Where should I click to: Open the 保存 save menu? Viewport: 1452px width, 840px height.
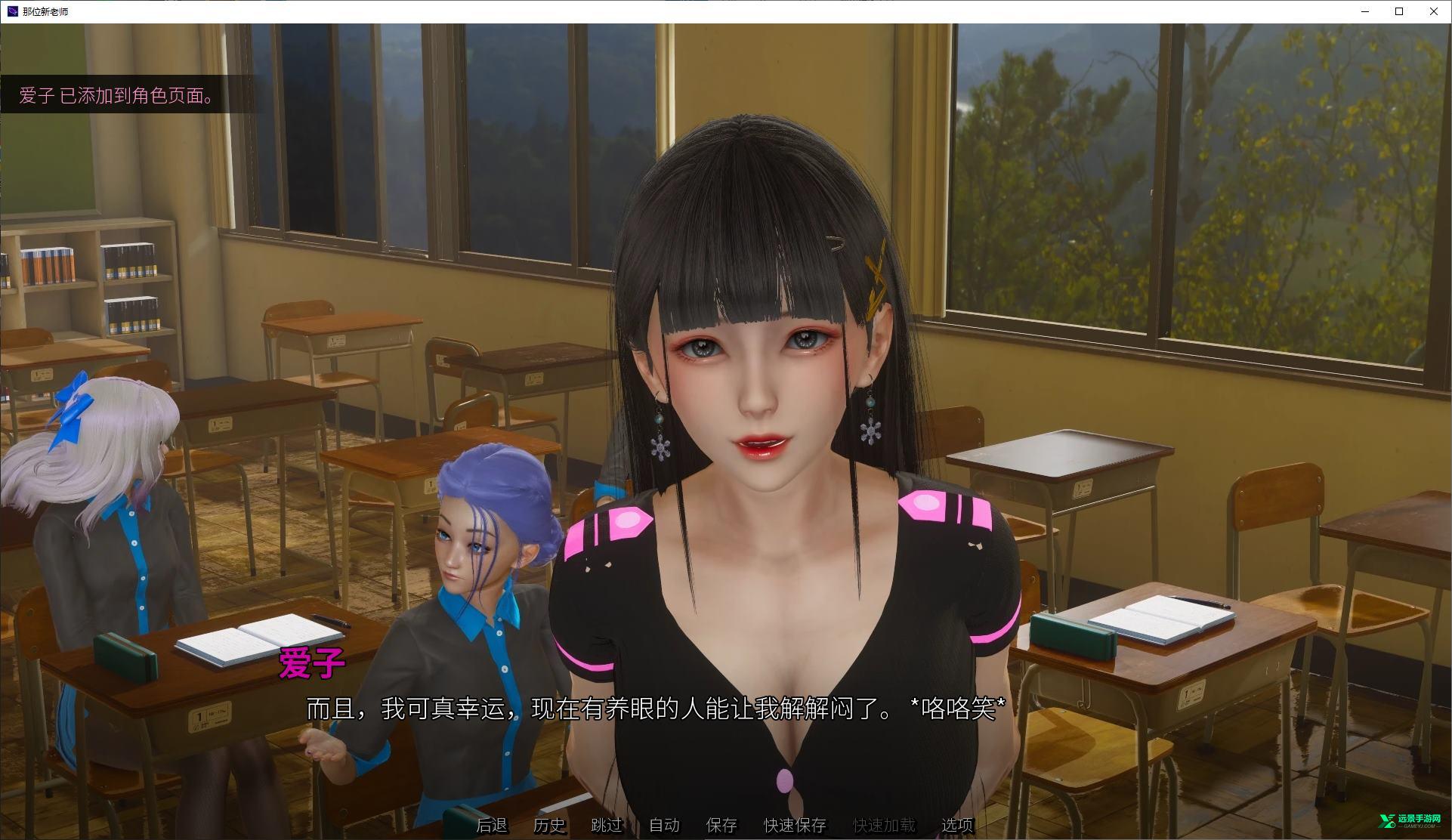coord(721,825)
